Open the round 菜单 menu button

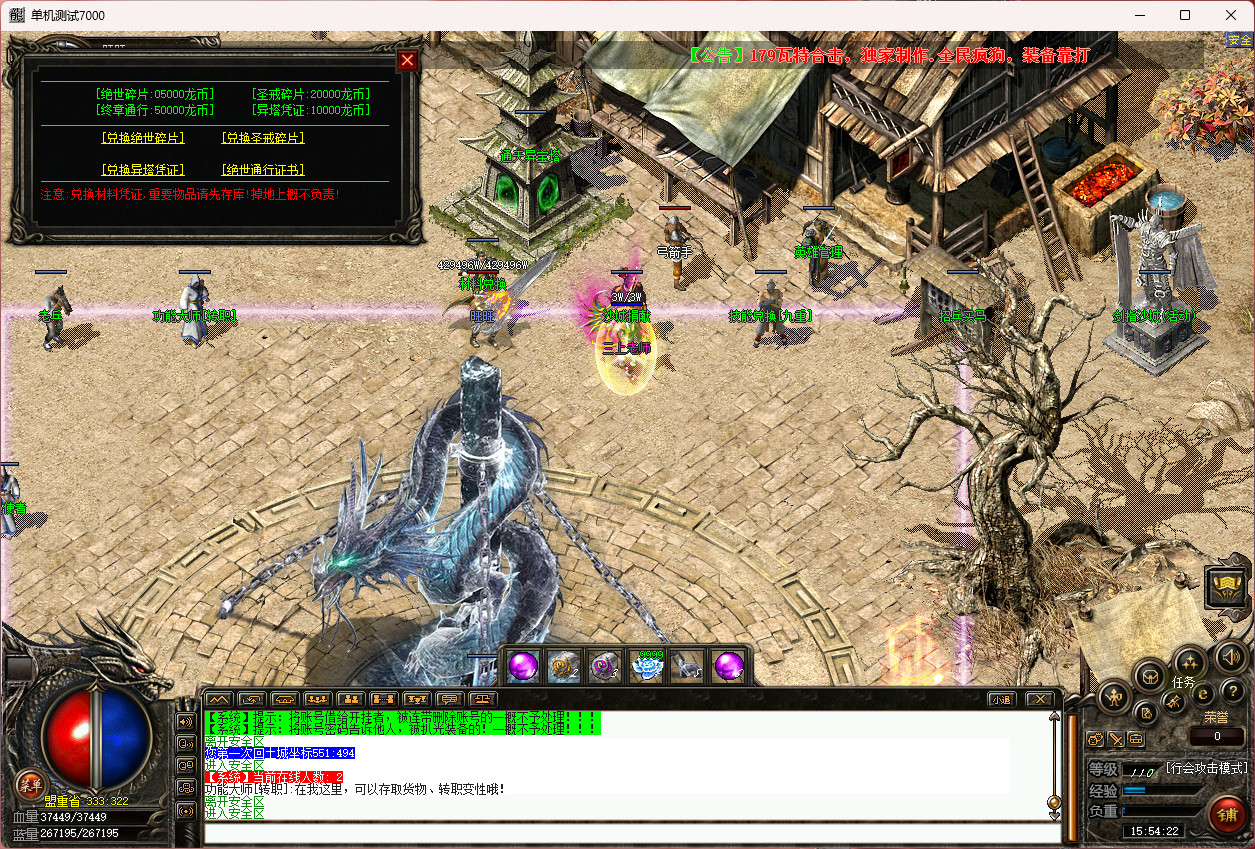pyautogui.click(x=30, y=783)
